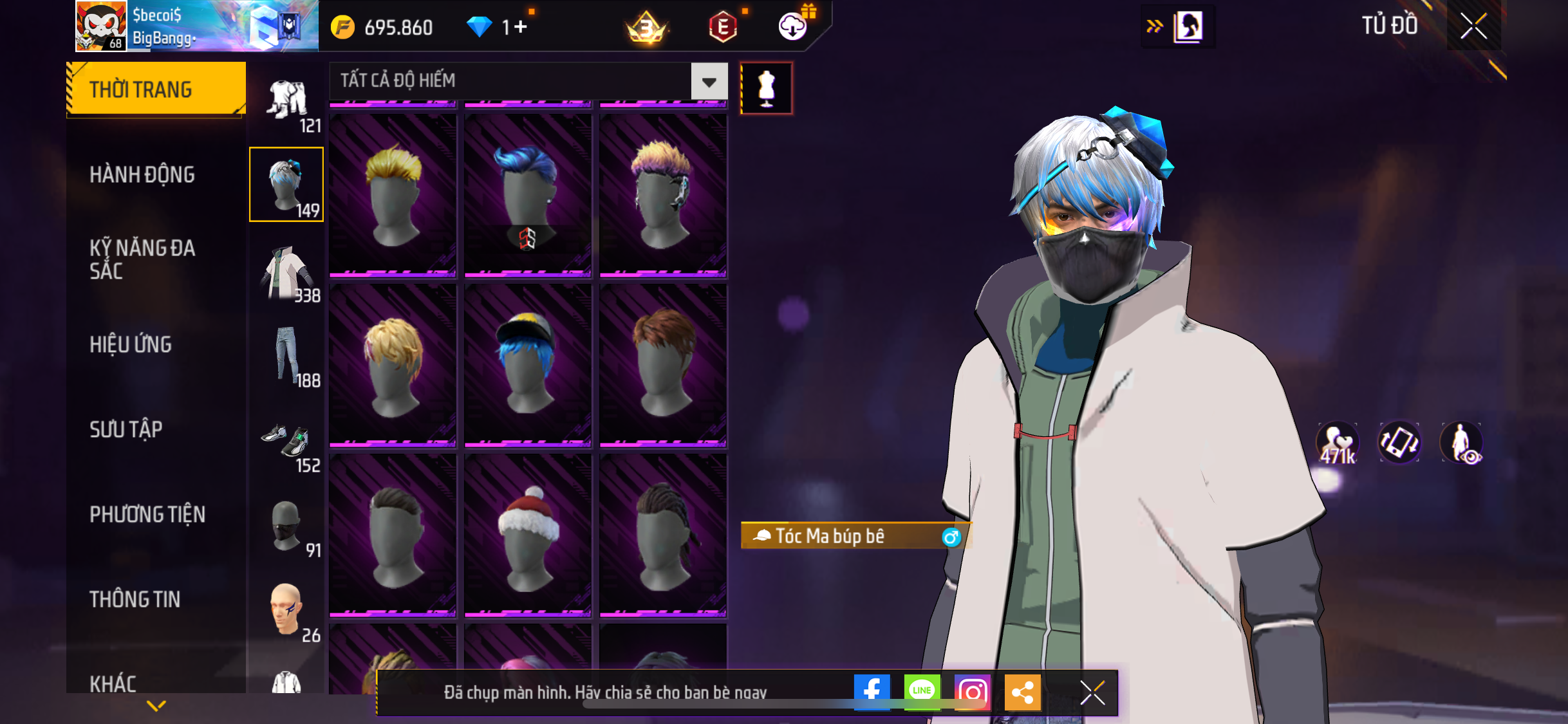
Task: Click the mannequin outfit preset button
Action: 766,88
